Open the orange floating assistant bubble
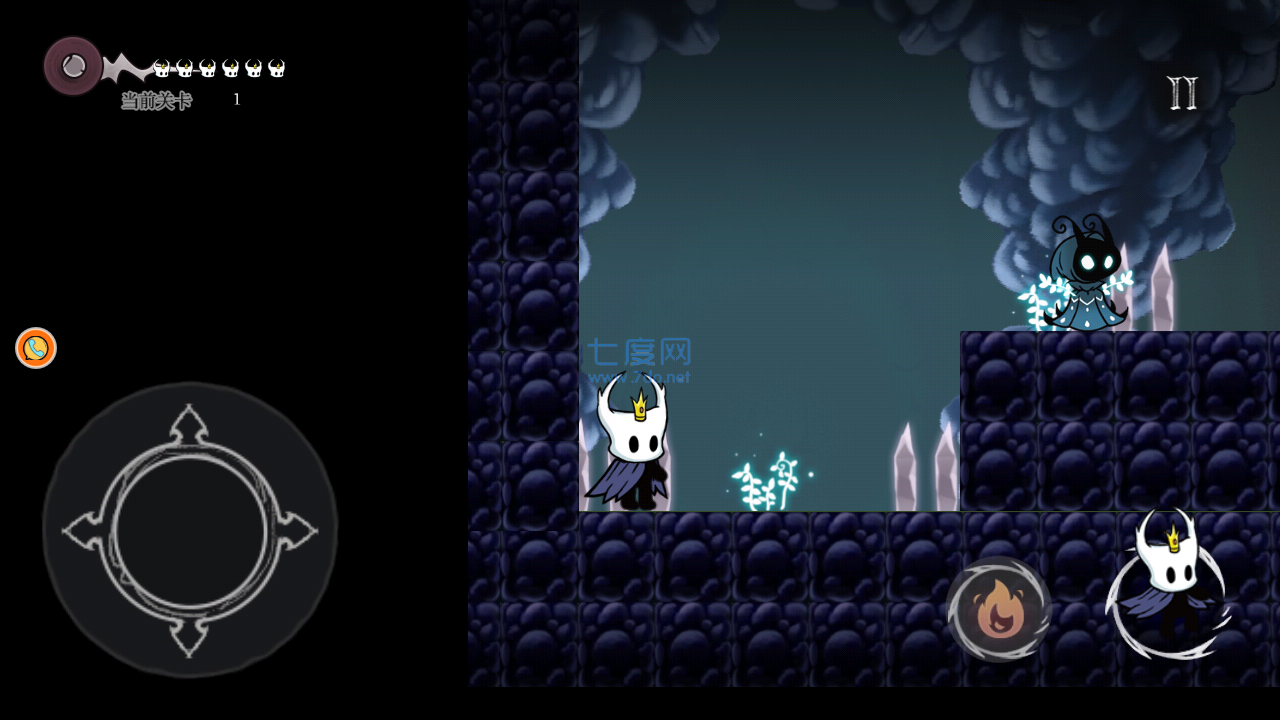The height and width of the screenshot is (720, 1280). pyautogui.click(x=36, y=348)
